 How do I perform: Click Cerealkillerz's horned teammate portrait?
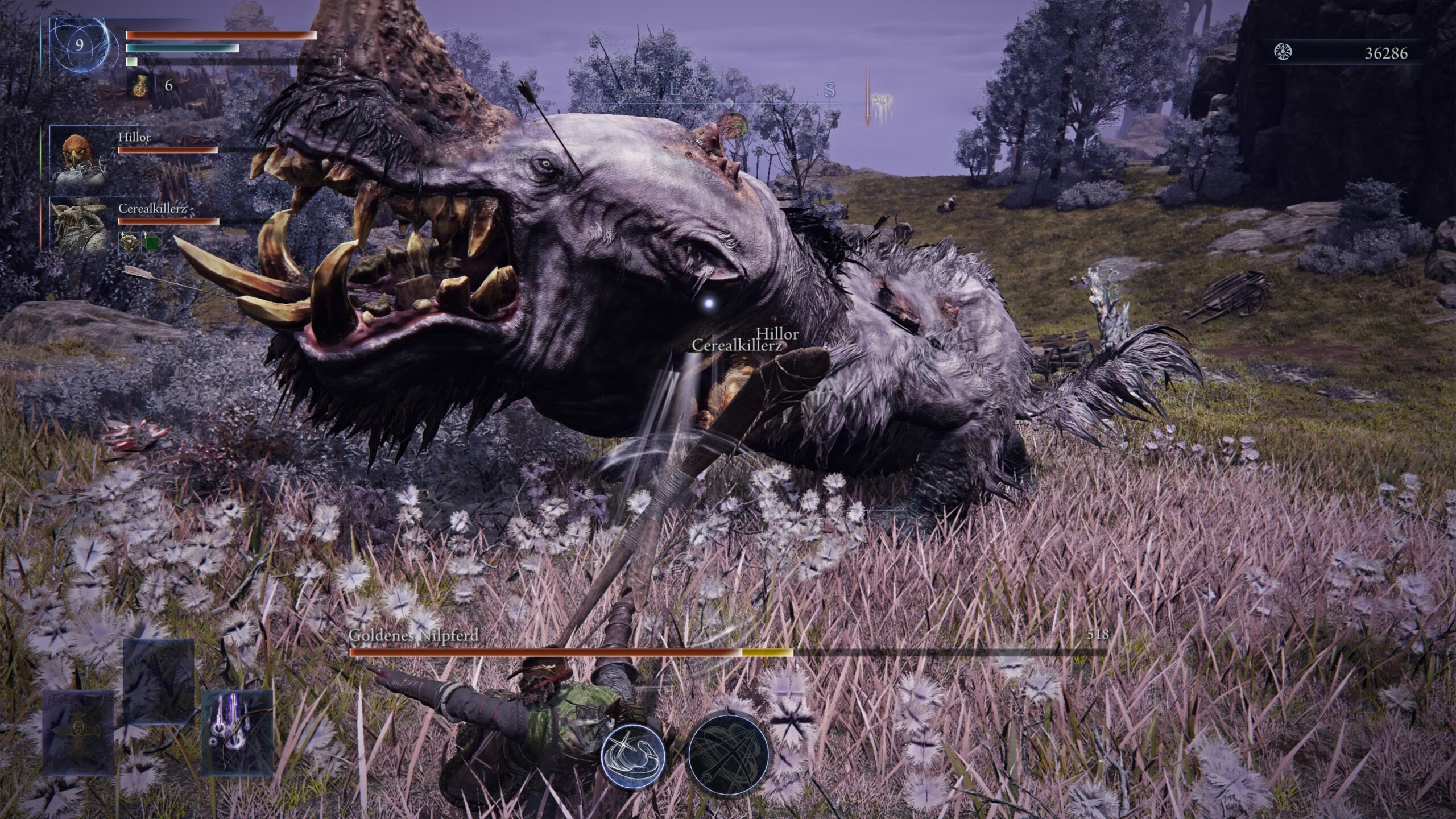tap(79, 224)
